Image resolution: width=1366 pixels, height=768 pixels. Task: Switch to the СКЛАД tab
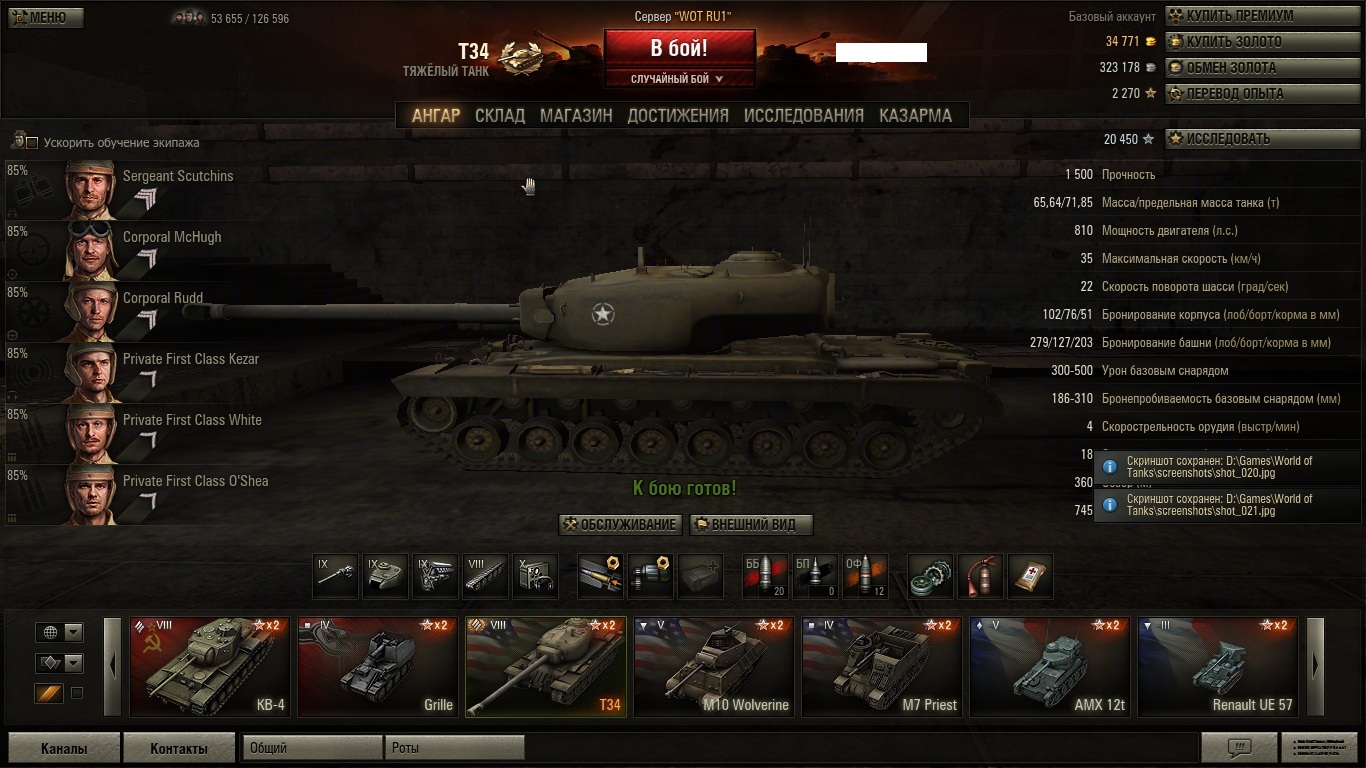point(500,115)
